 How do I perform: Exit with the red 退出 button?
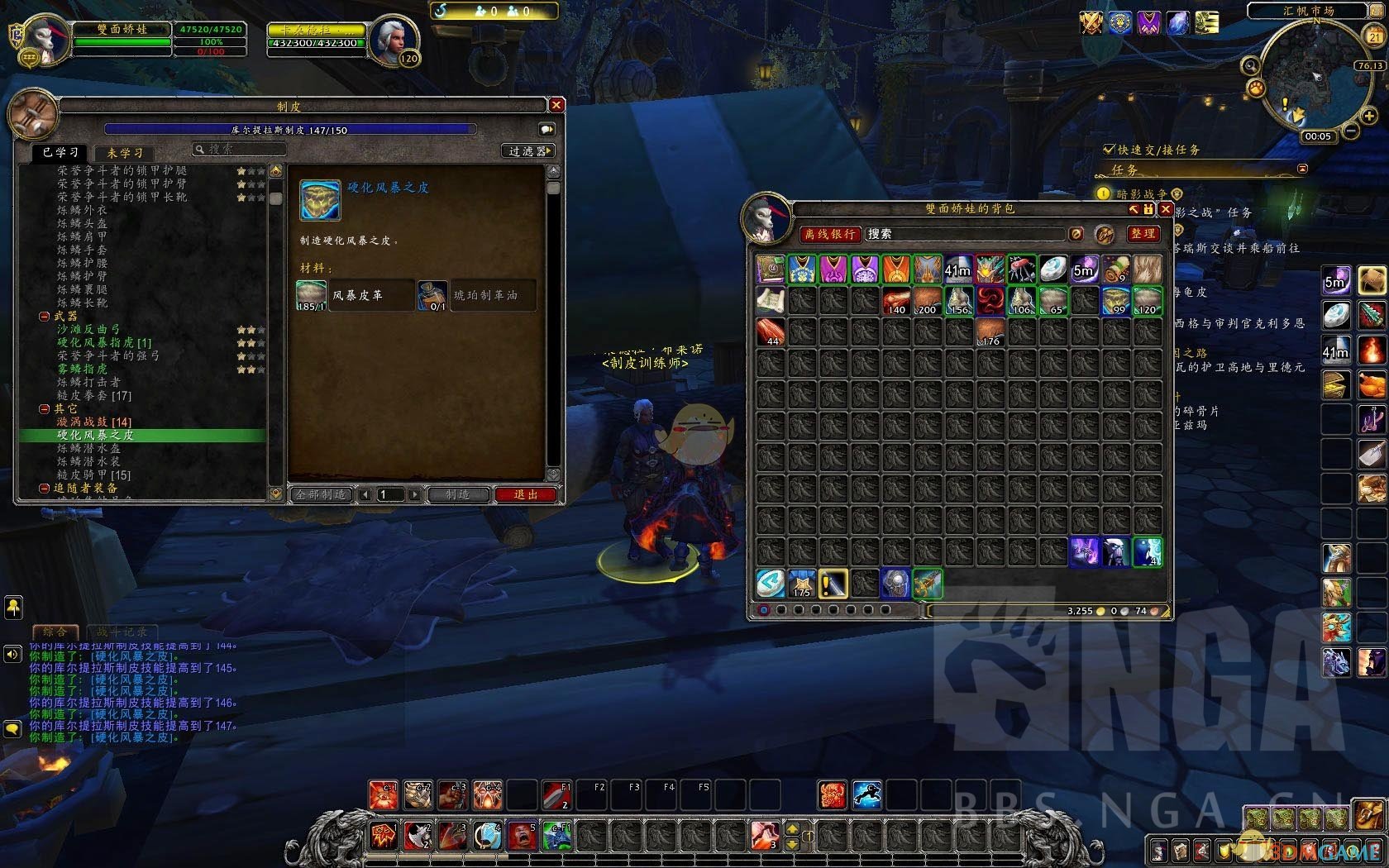coord(526,494)
